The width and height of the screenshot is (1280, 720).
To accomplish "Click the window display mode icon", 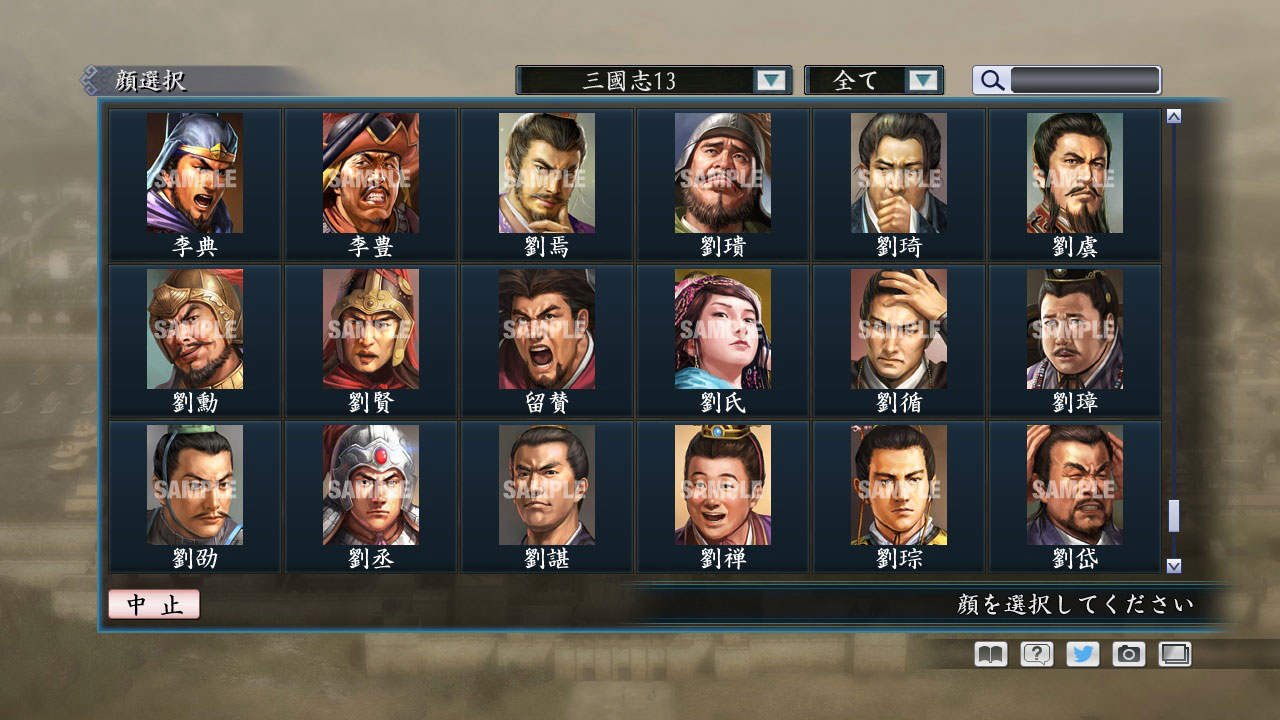I will pyautogui.click(x=1175, y=653).
